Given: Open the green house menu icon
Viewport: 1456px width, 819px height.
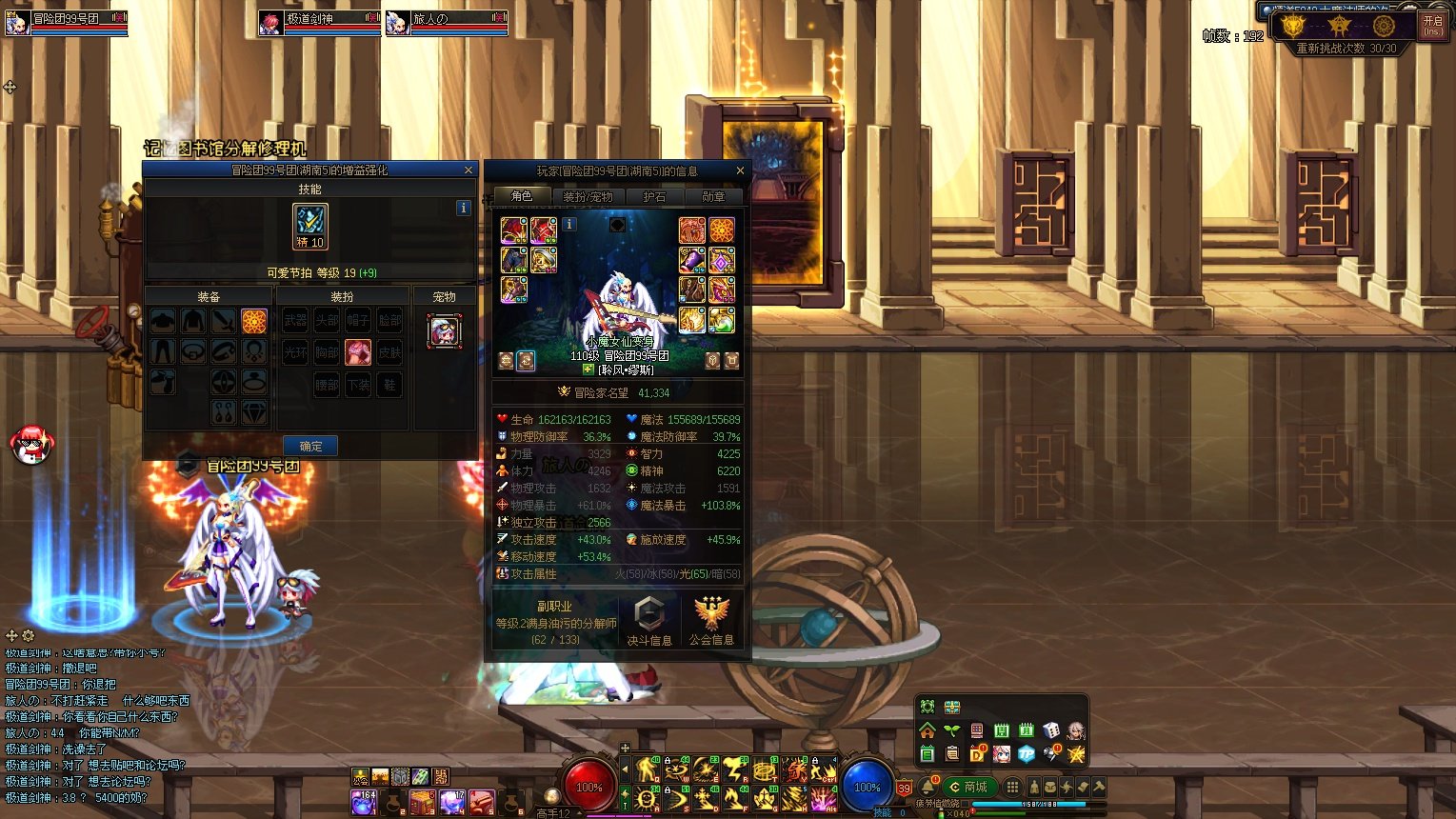Looking at the screenshot, I should pos(927,730).
